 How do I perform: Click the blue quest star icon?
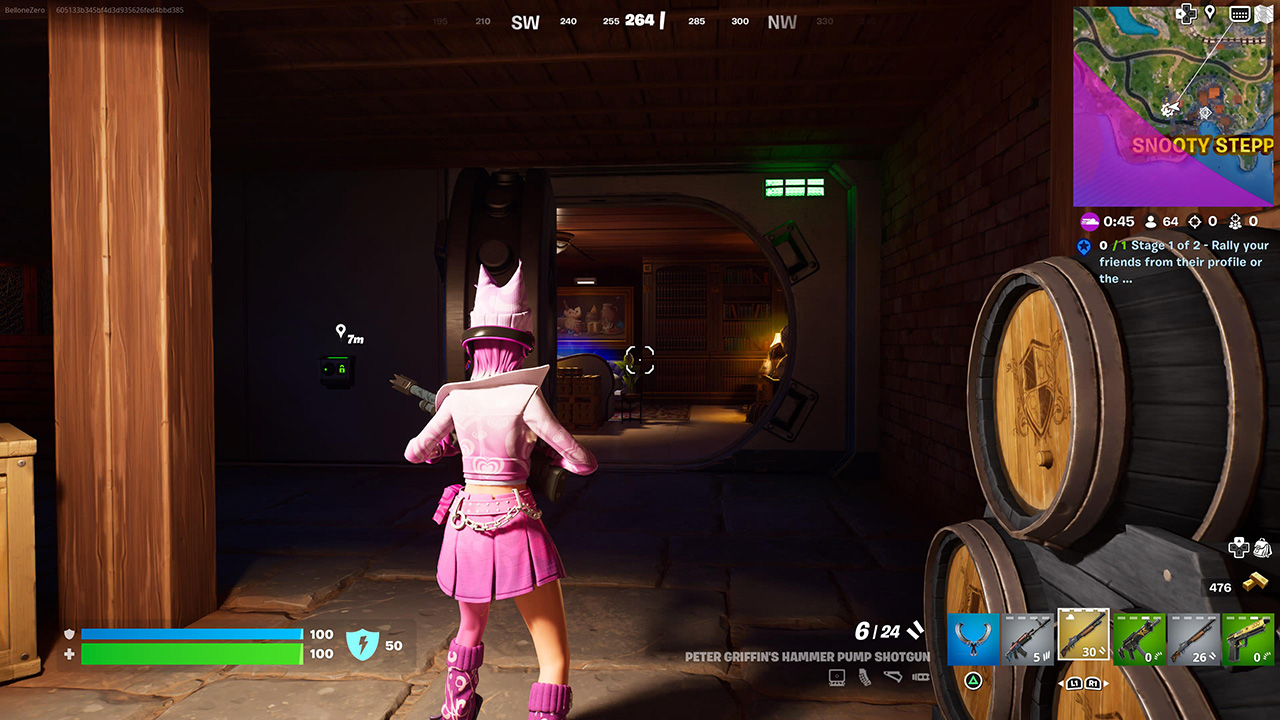(x=1084, y=247)
